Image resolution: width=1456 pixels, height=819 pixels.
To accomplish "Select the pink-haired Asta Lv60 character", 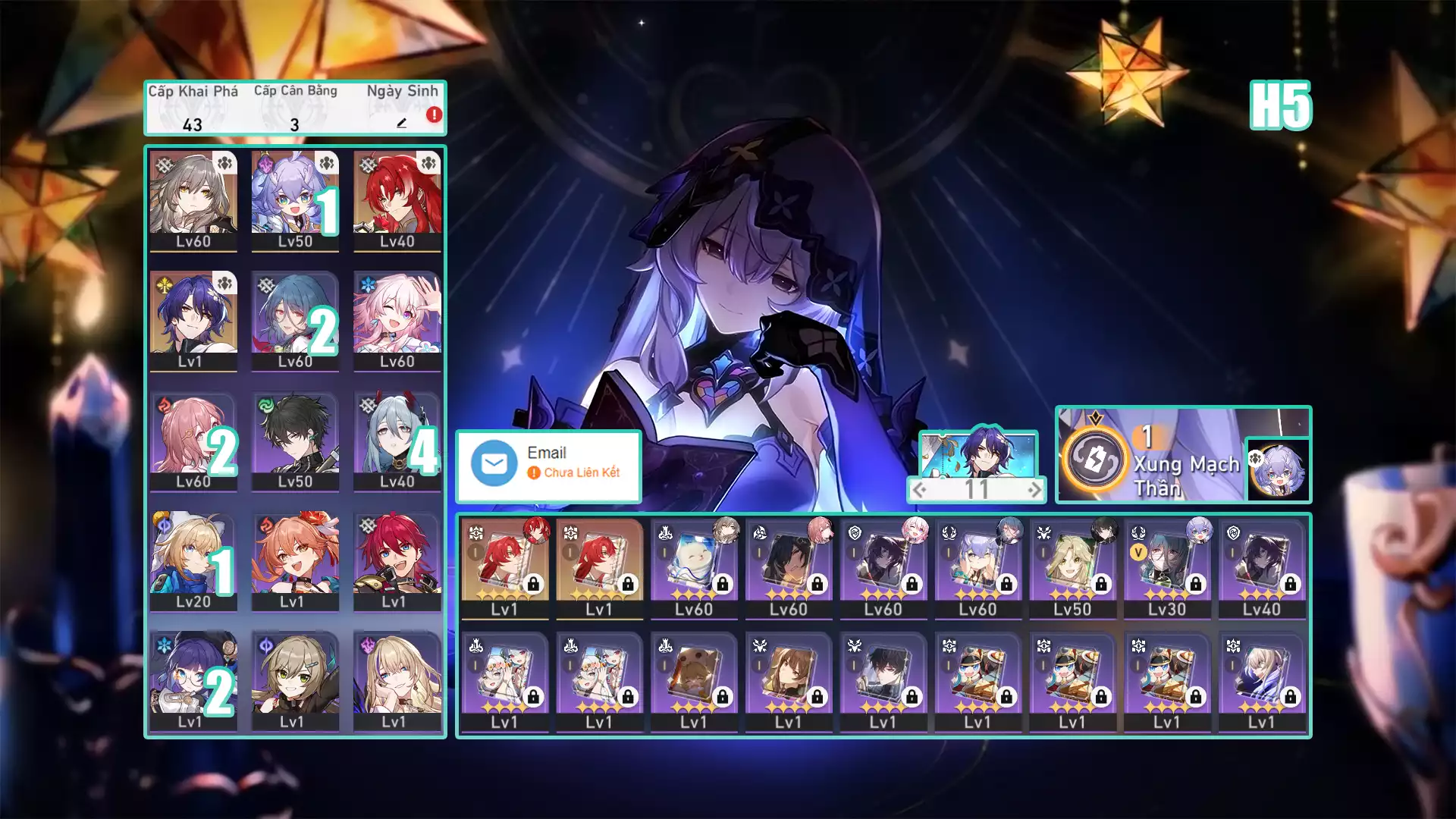I will [x=193, y=441].
